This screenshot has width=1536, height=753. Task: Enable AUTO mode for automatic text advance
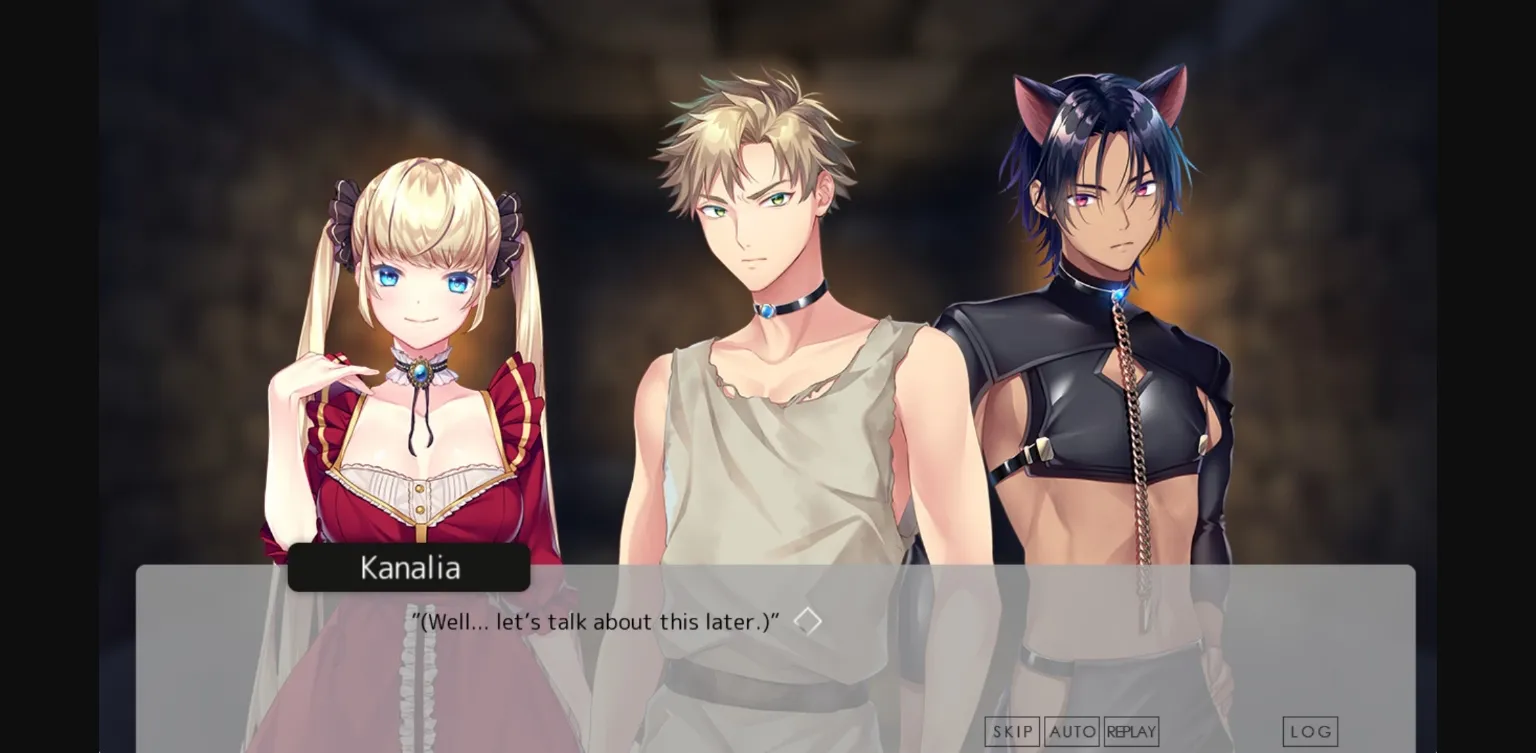coord(1072,731)
